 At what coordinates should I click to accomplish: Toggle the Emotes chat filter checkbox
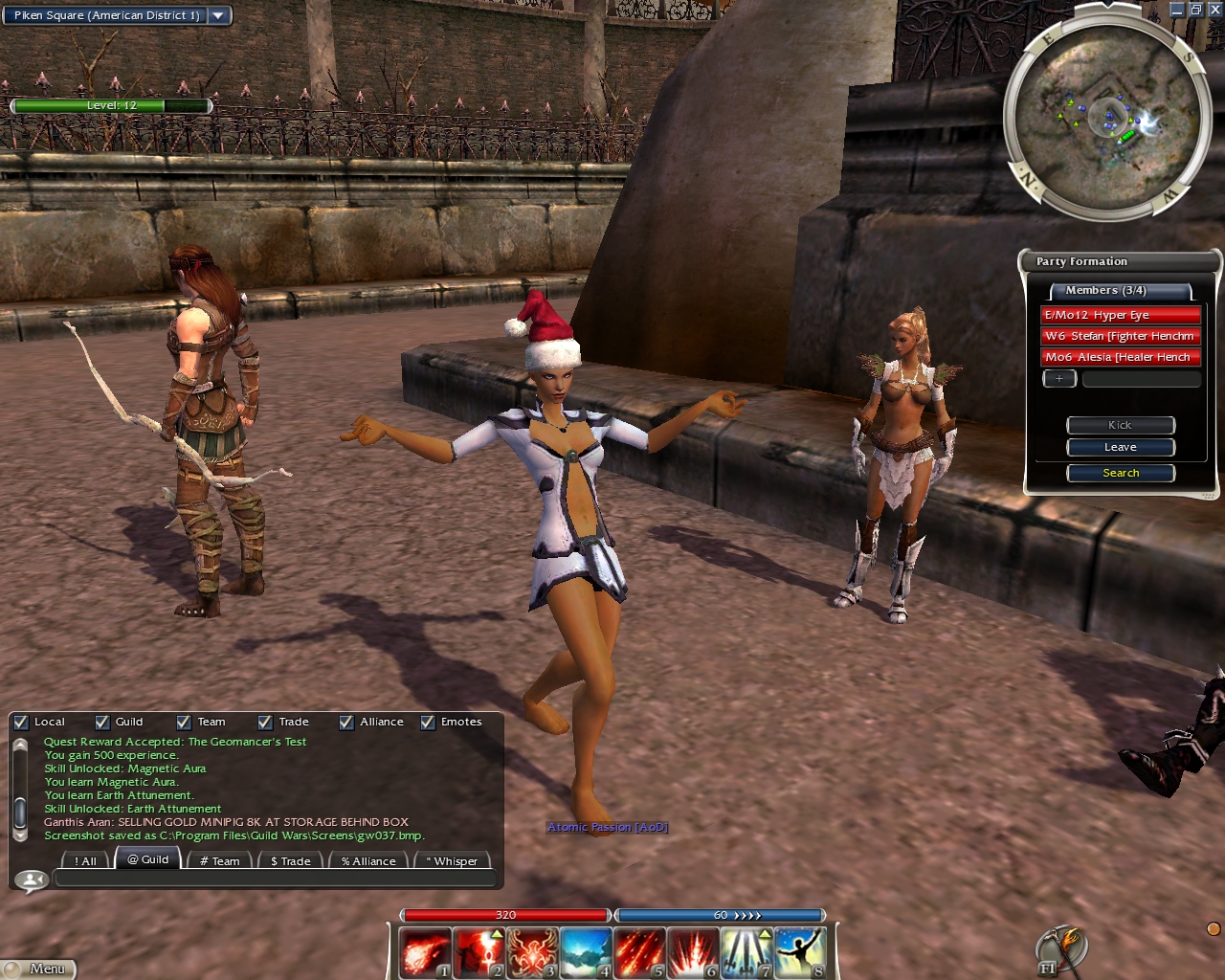coord(428,723)
